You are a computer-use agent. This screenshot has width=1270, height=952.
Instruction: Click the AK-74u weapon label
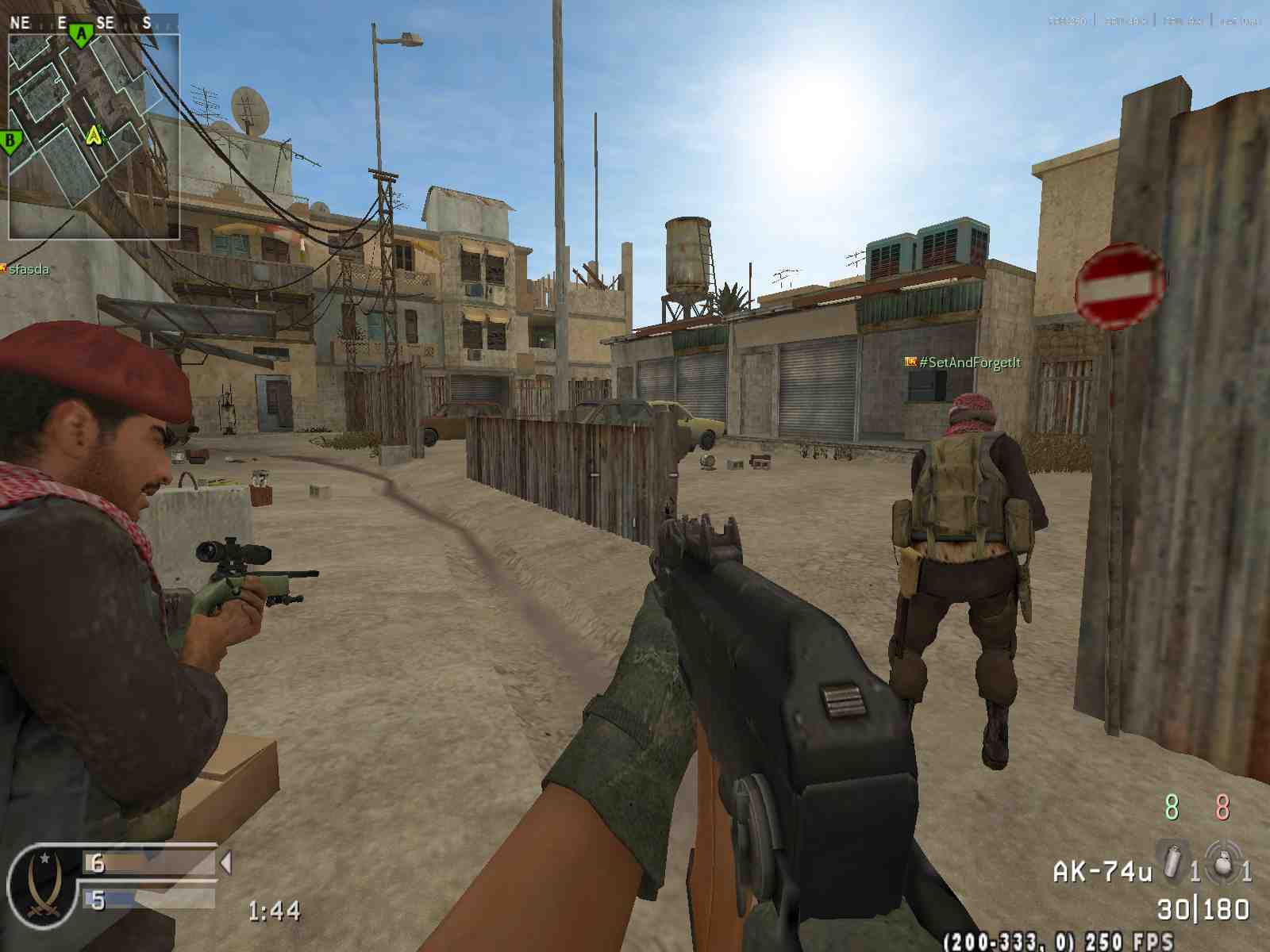point(1102,873)
